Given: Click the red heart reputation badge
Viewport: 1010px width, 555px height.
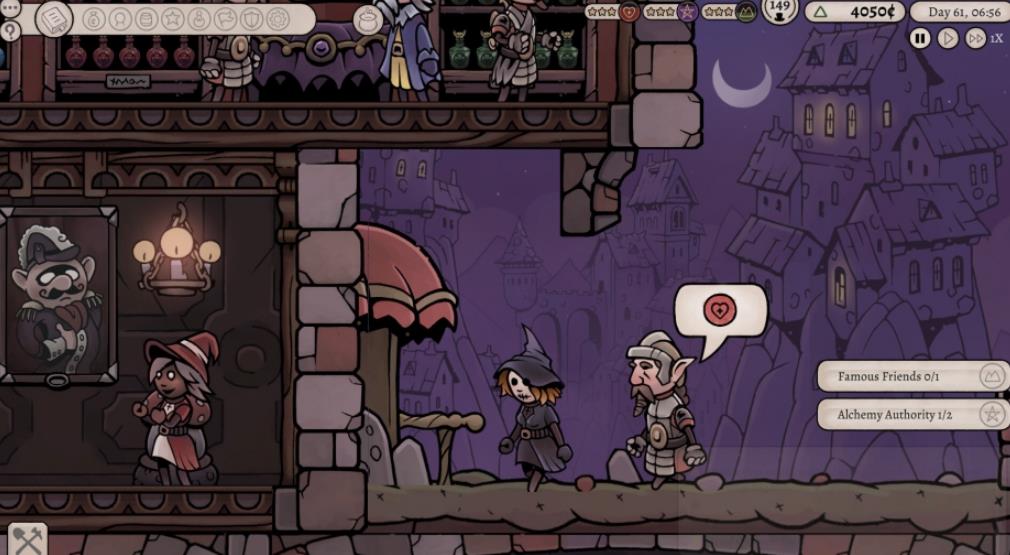Looking at the screenshot, I should 630,12.
